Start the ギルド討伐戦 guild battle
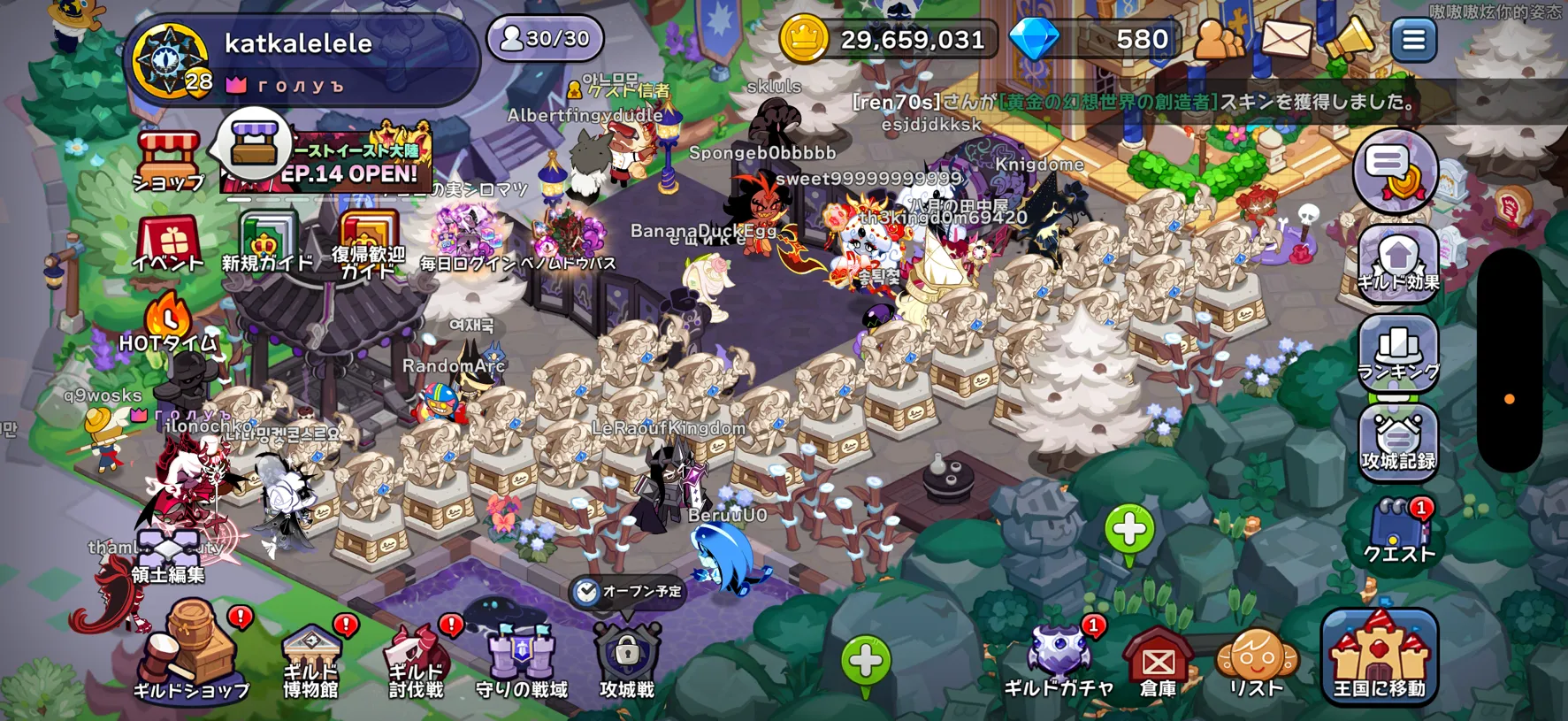Image resolution: width=1568 pixels, height=721 pixels. click(416, 659)
